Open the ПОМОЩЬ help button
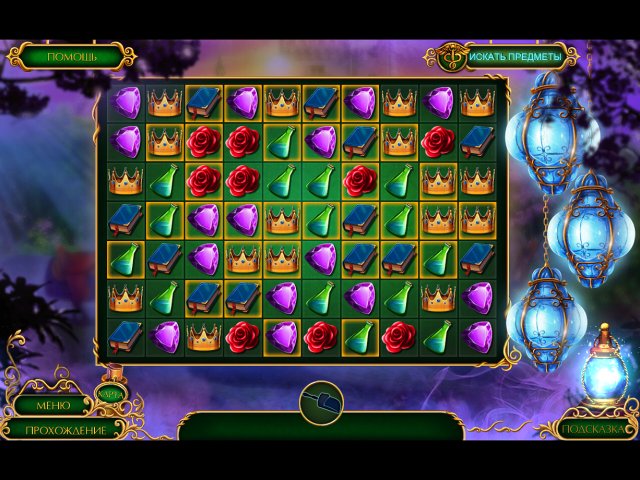 click(x=71, y=56)
